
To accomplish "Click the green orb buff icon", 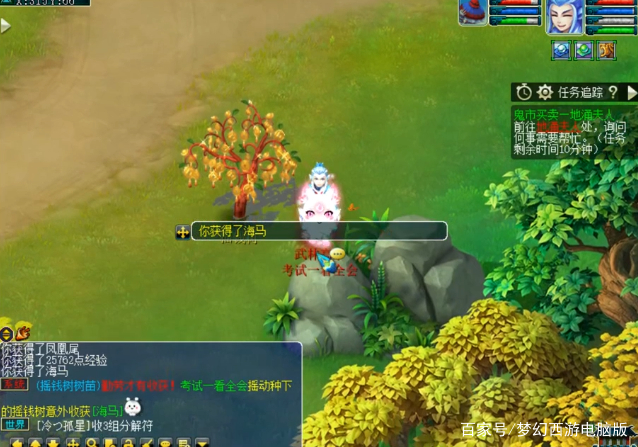I will [x=583, y=50].
